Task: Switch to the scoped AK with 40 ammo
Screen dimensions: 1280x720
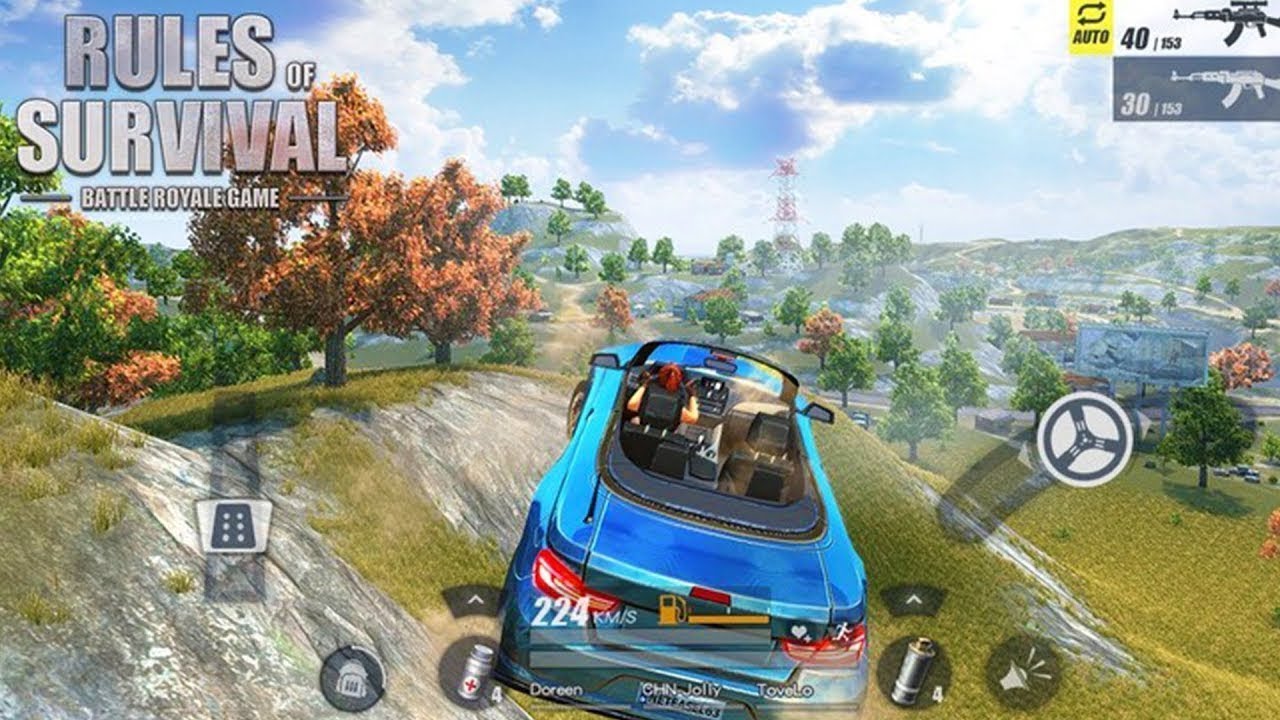Action: [1190, 30]
